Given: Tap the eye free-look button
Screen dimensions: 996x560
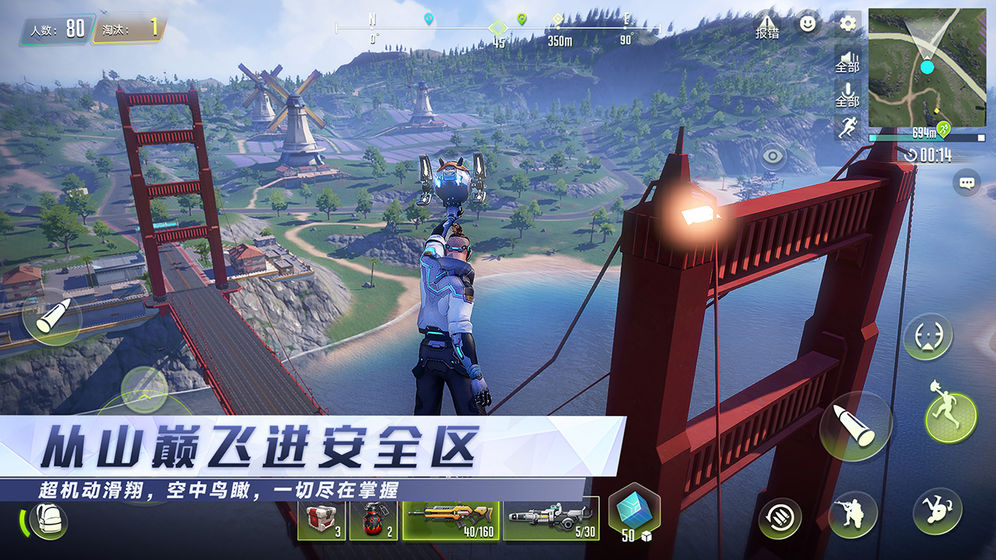Looking at the screenshot, I should 772,157.
